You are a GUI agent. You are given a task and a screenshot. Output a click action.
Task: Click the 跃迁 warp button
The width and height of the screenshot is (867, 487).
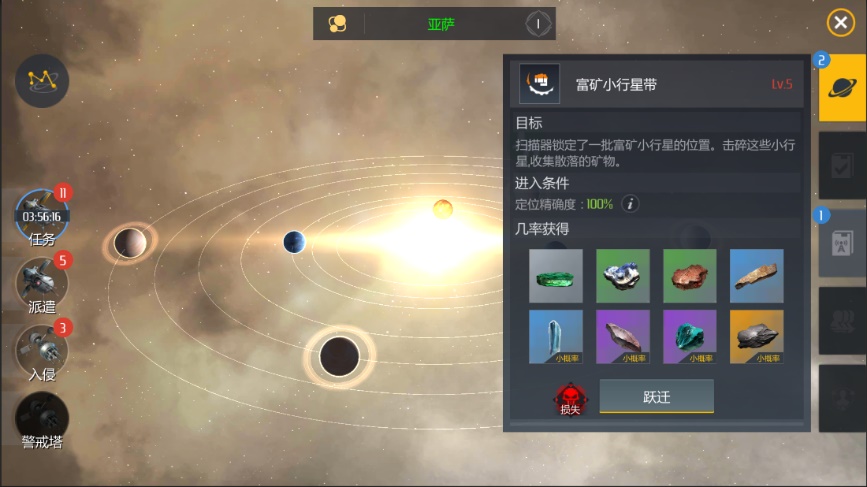tap(656, 396)
